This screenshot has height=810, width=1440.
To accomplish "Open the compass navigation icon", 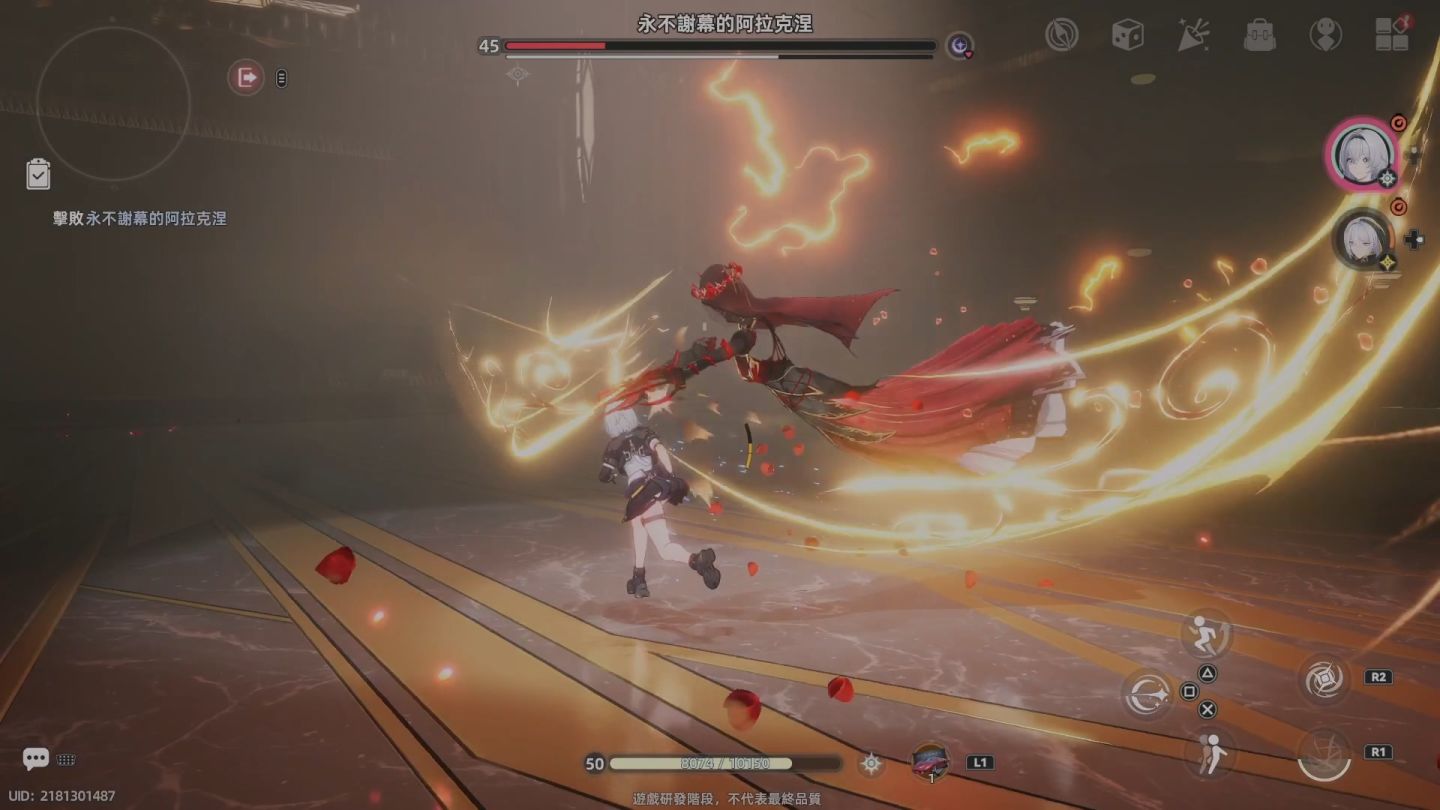I will click(1061, 35).
